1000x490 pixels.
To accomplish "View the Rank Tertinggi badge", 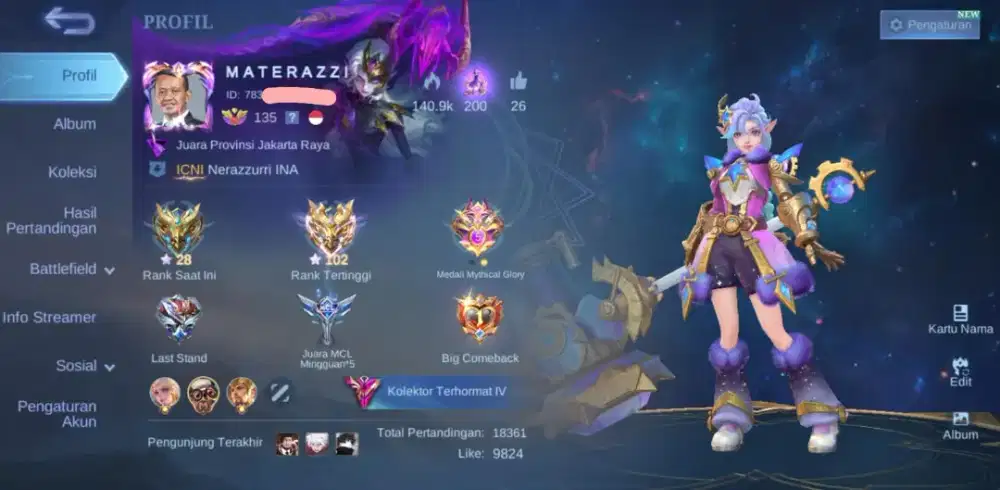I will pos(330,232).
